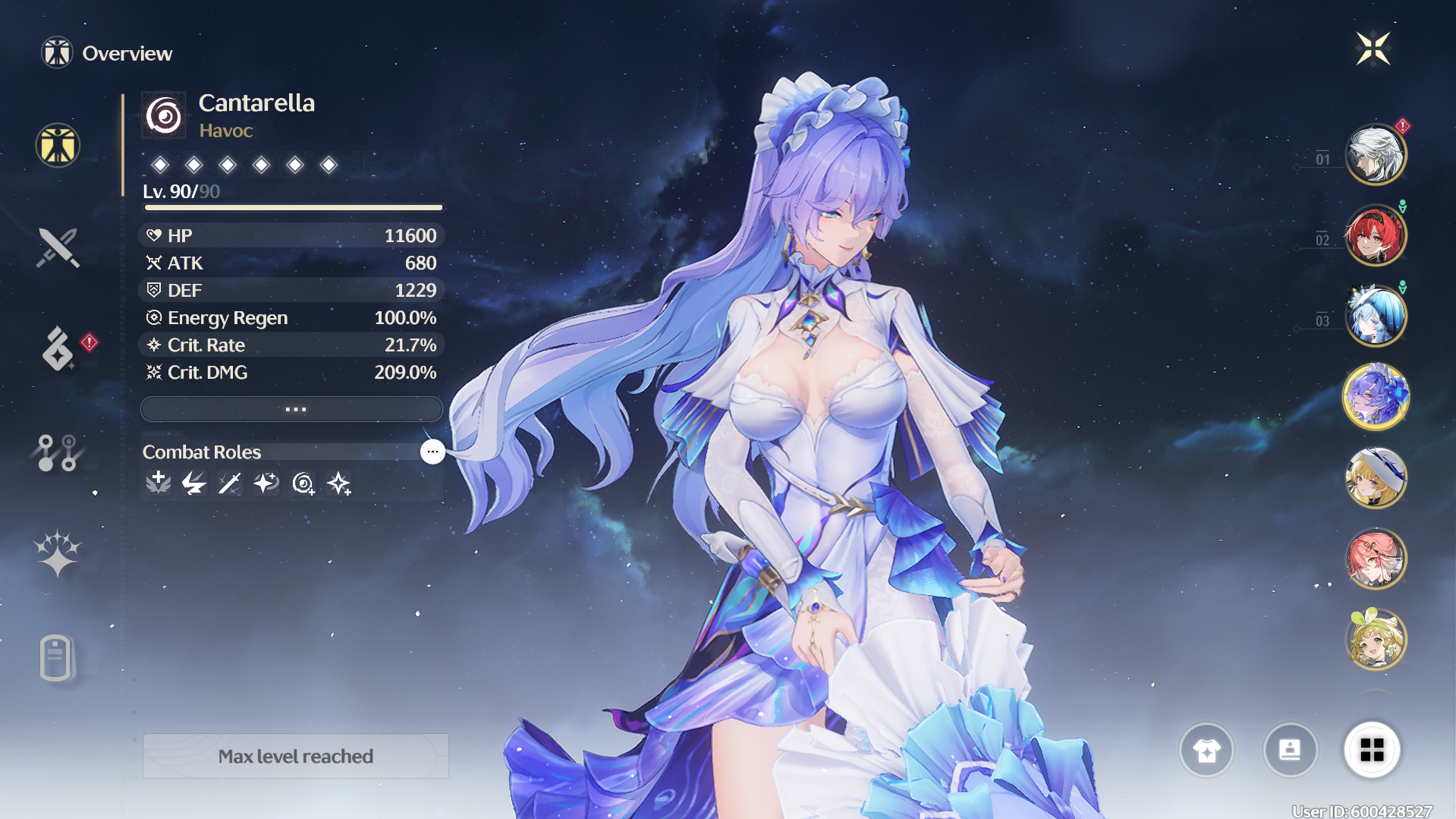1456x819 pixels.
Task: Click the Max level reached button
Action: (295, 756)
